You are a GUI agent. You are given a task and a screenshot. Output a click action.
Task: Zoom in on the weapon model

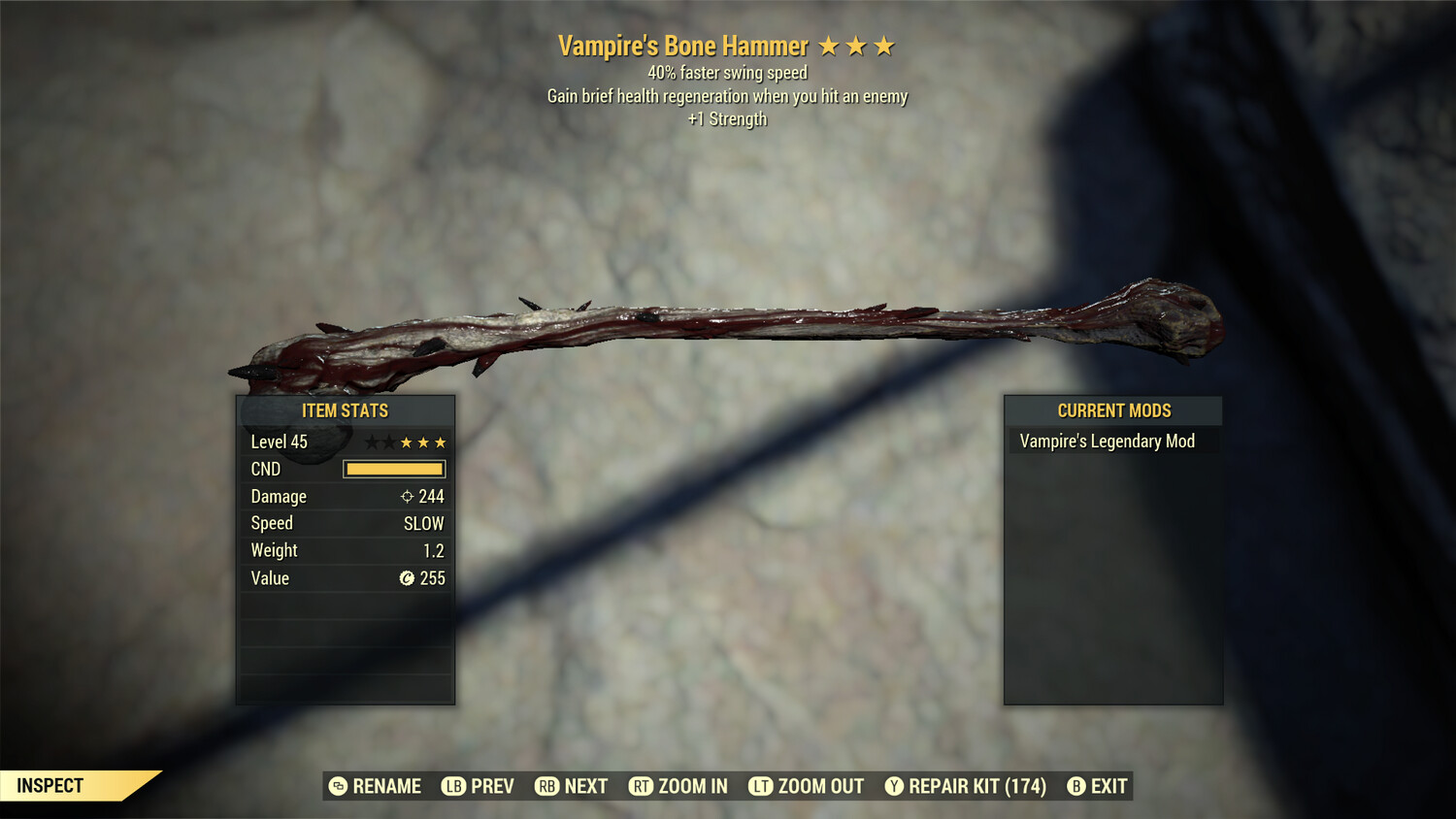pos(678,786)
